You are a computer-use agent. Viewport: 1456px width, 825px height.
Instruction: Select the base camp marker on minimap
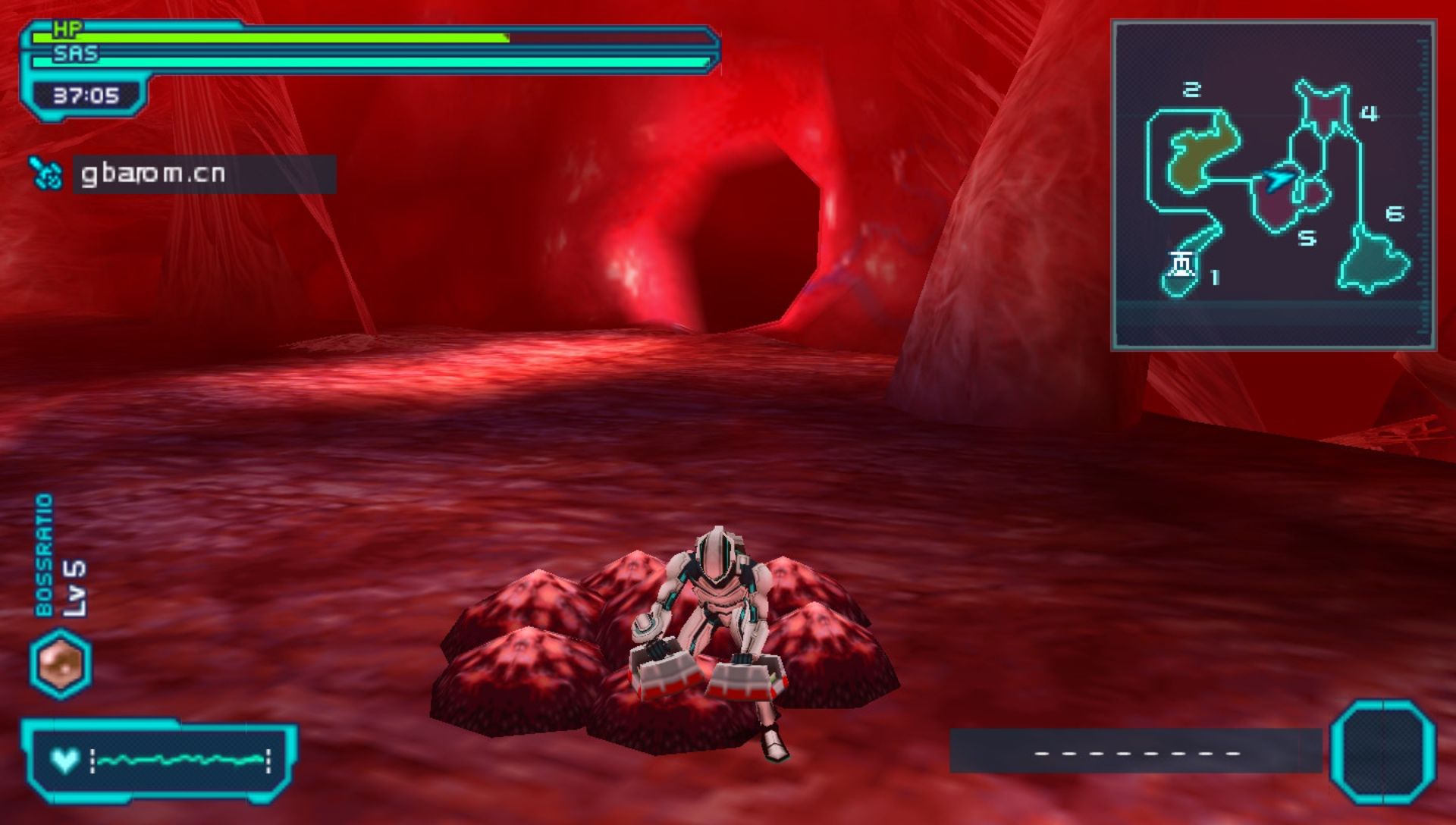click(1181, 265)
